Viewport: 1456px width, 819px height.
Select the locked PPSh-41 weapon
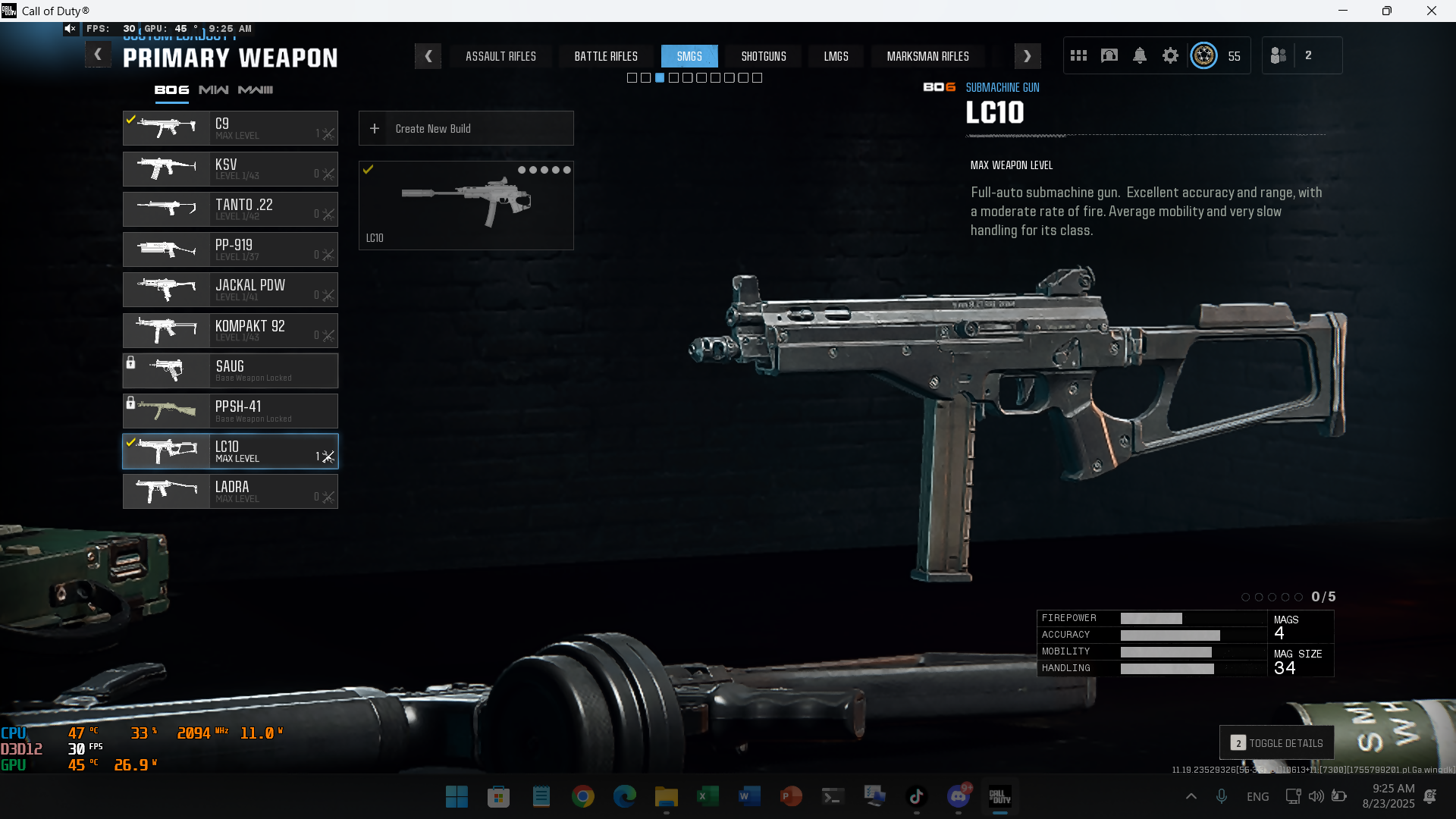pos(231,411)
